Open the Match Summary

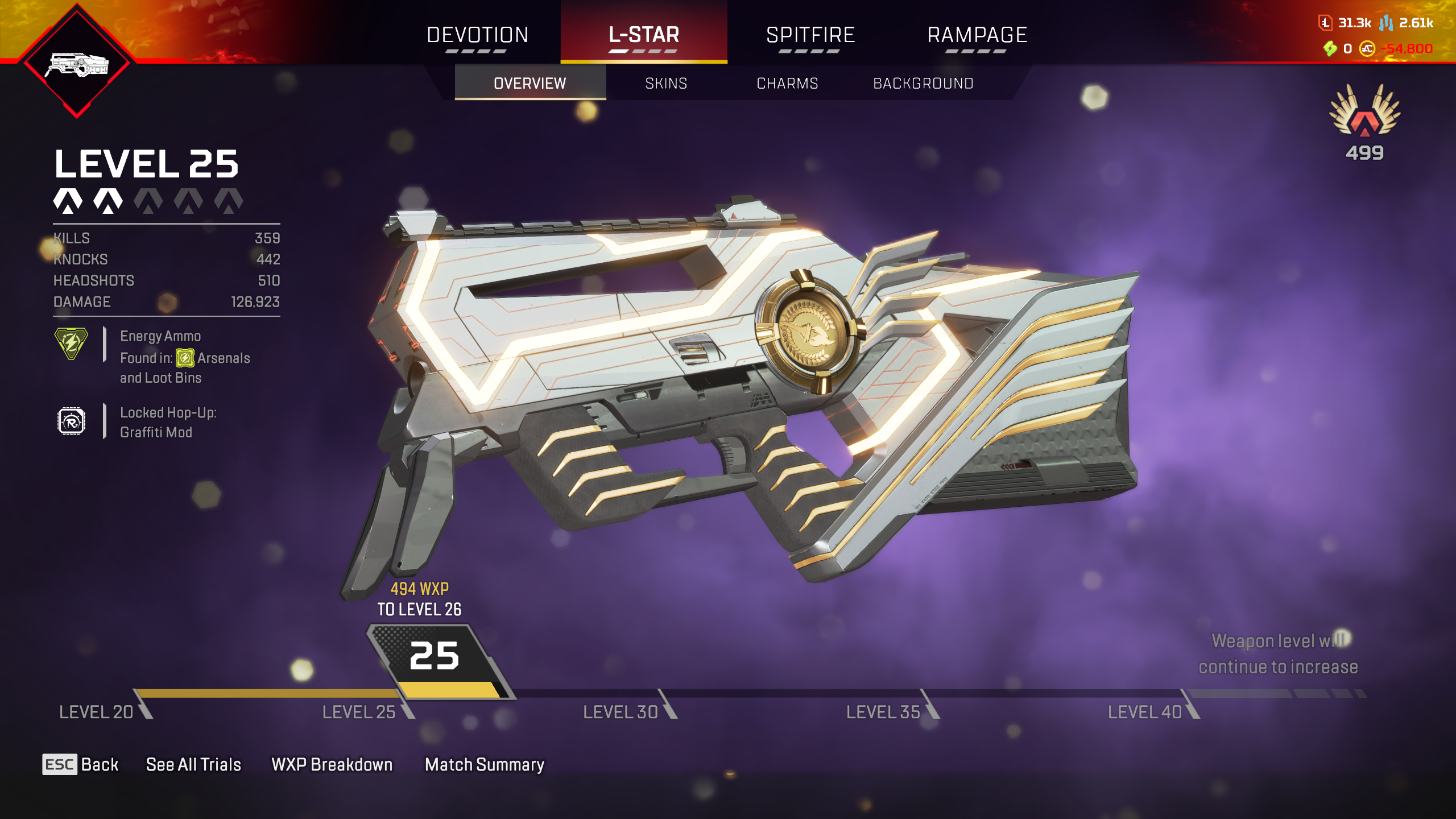tap(485, 764)
